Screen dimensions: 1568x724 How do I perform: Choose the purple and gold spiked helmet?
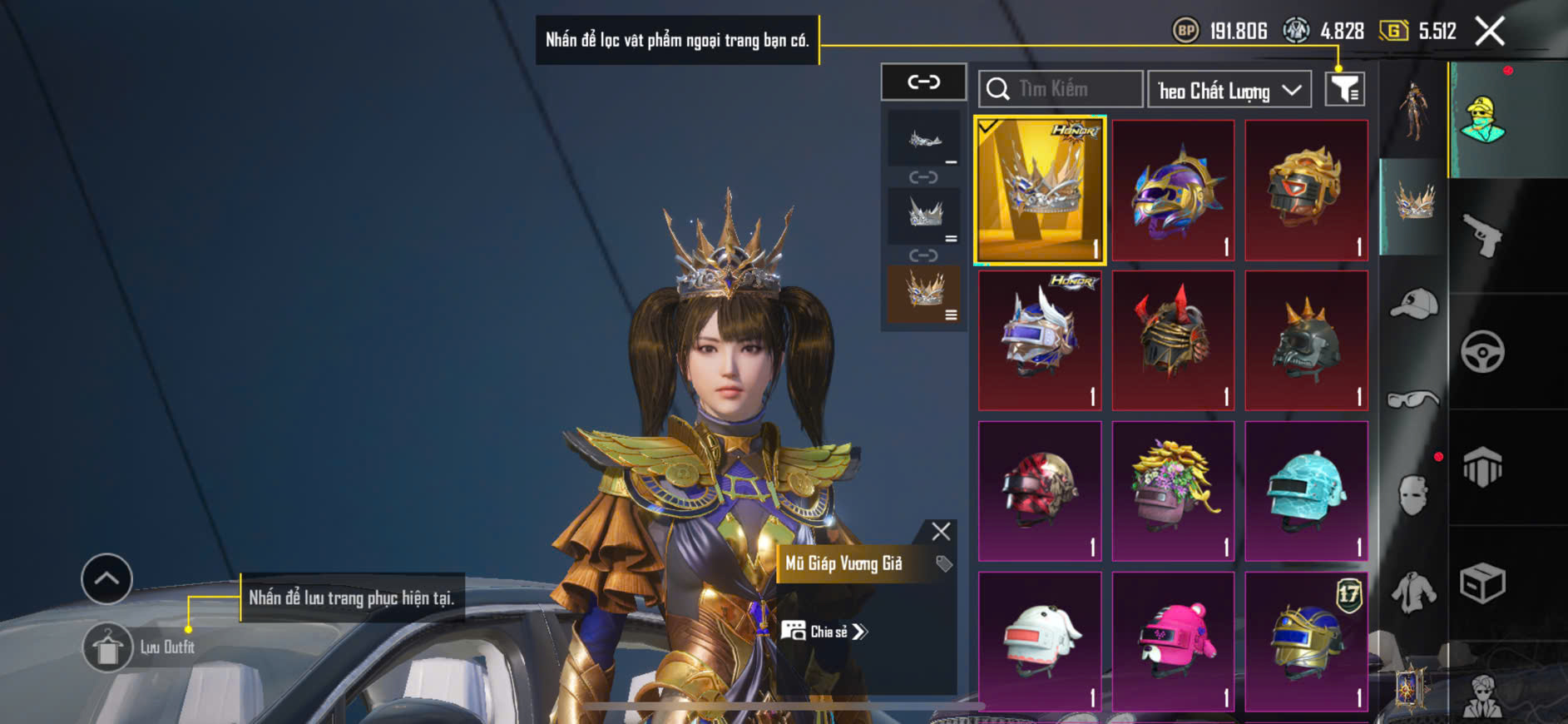(1173, 190)
